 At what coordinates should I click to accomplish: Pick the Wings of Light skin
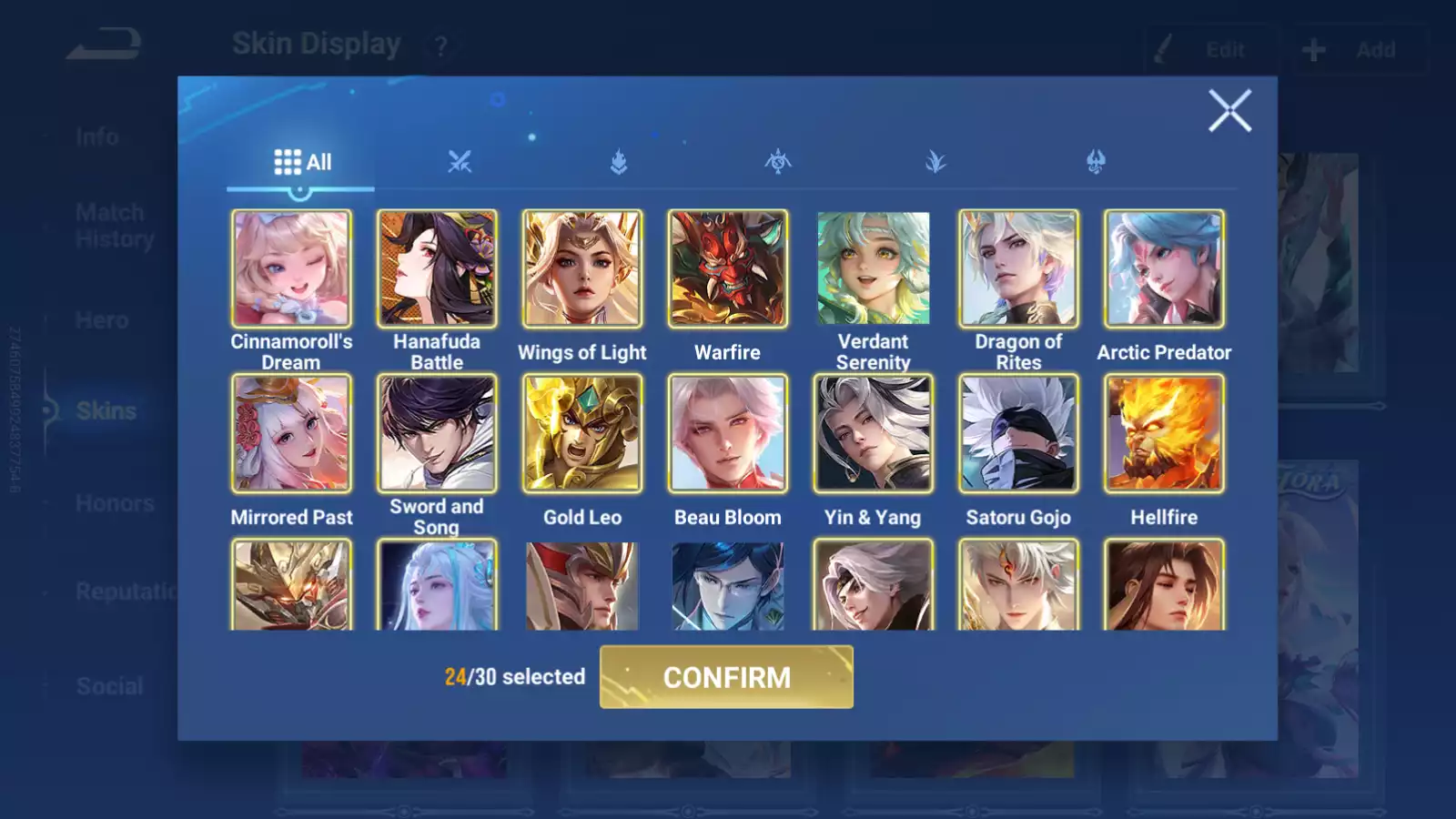coord(582,268)
